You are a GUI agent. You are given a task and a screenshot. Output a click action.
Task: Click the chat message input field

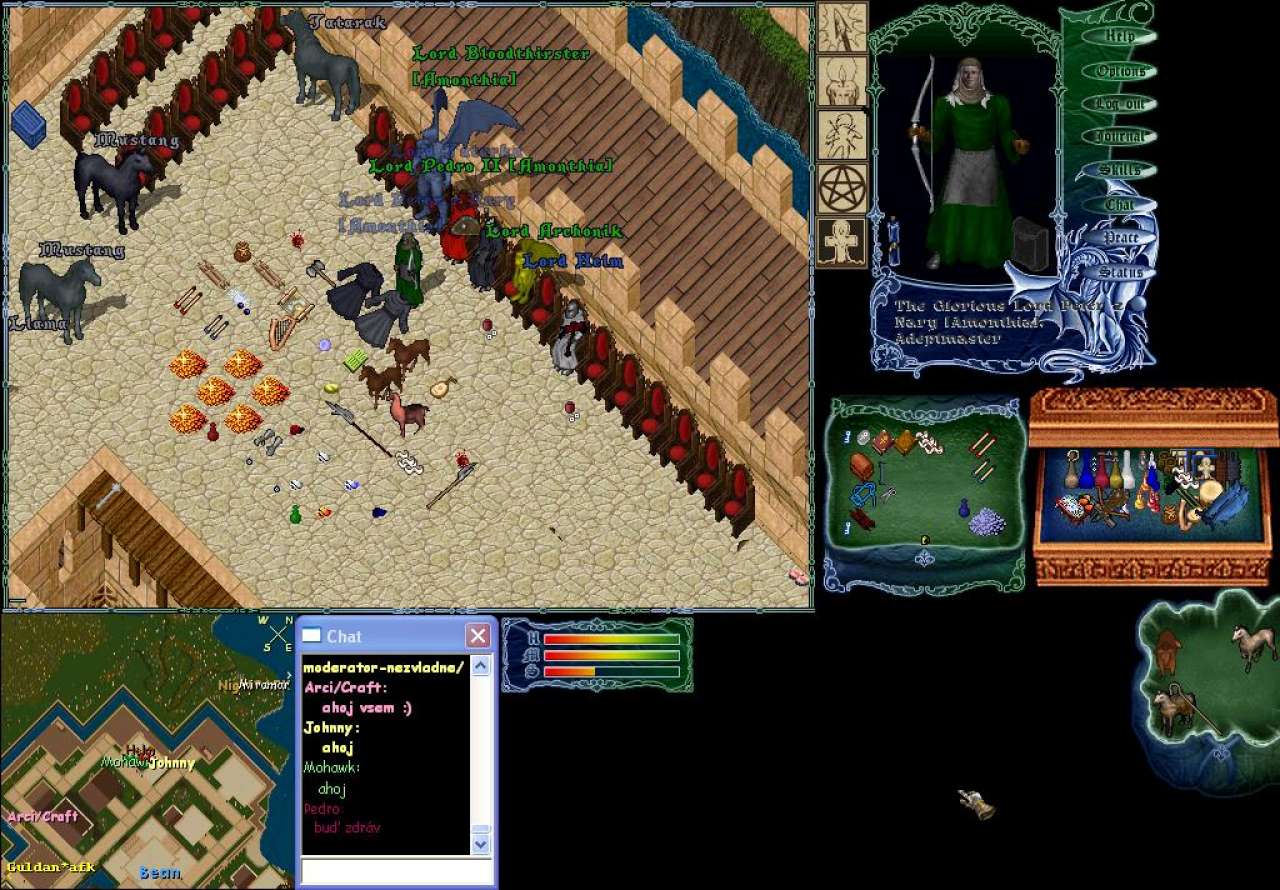coord(397,871)
